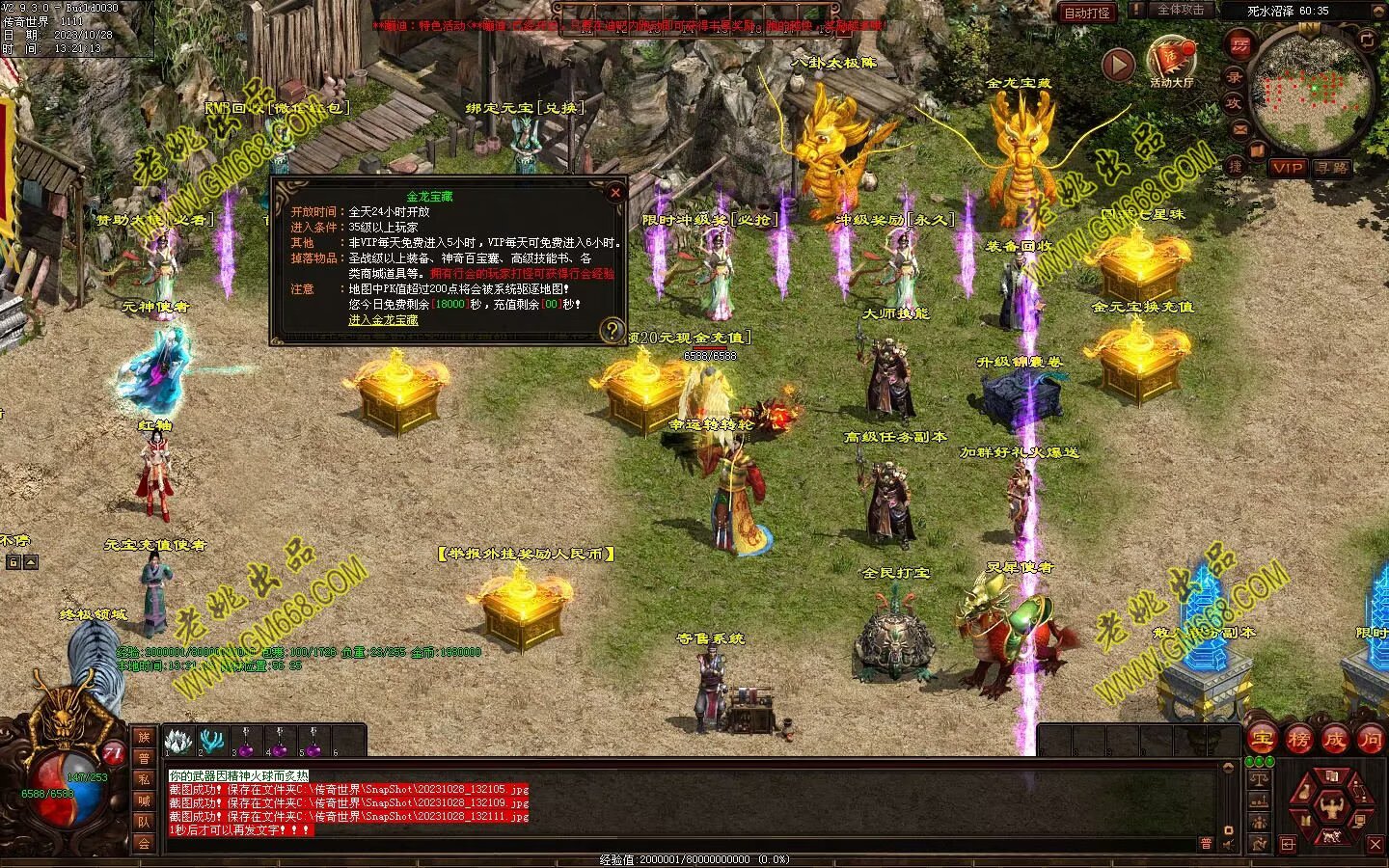Click the 进入金龙宝藏 link
Screen dimensions: 1389x868
coord(383,320)
